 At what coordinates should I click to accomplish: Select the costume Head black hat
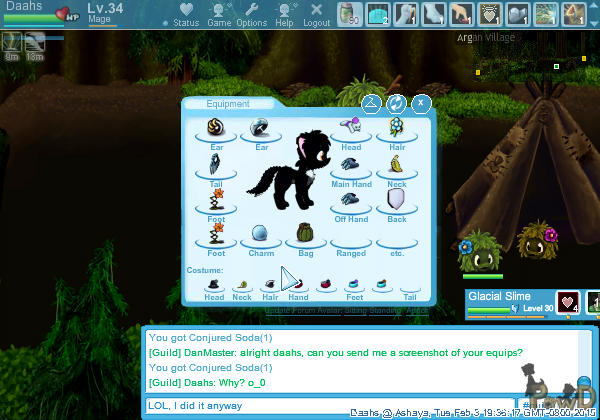click(x=214, y=284)
